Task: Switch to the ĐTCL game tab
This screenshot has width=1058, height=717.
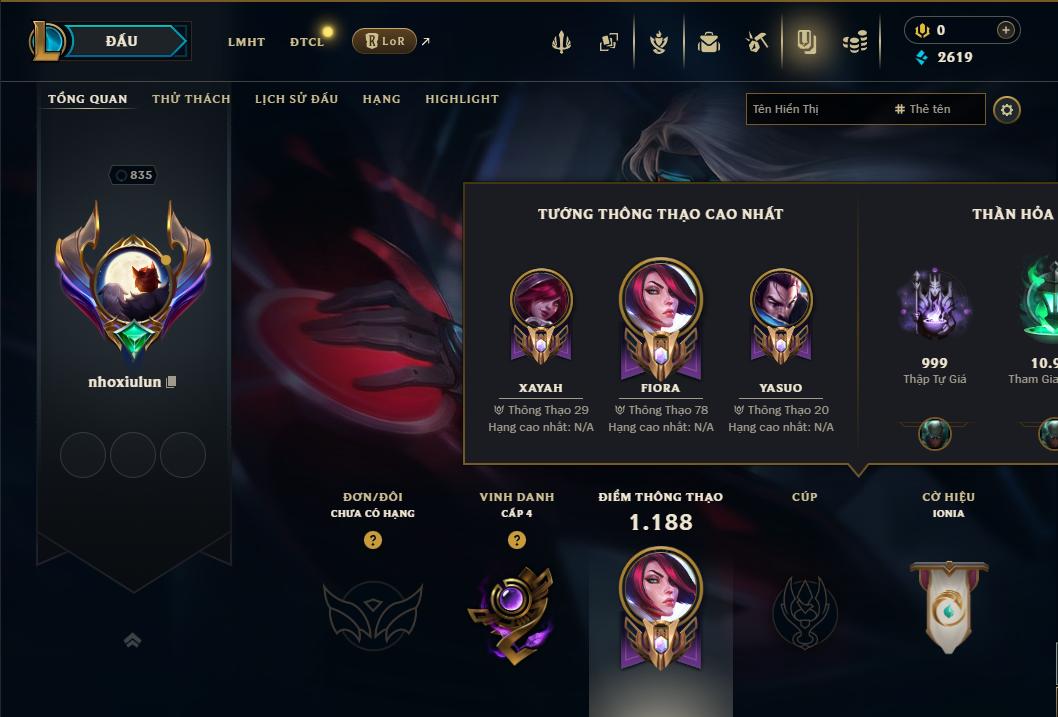Action: [307, 42]
